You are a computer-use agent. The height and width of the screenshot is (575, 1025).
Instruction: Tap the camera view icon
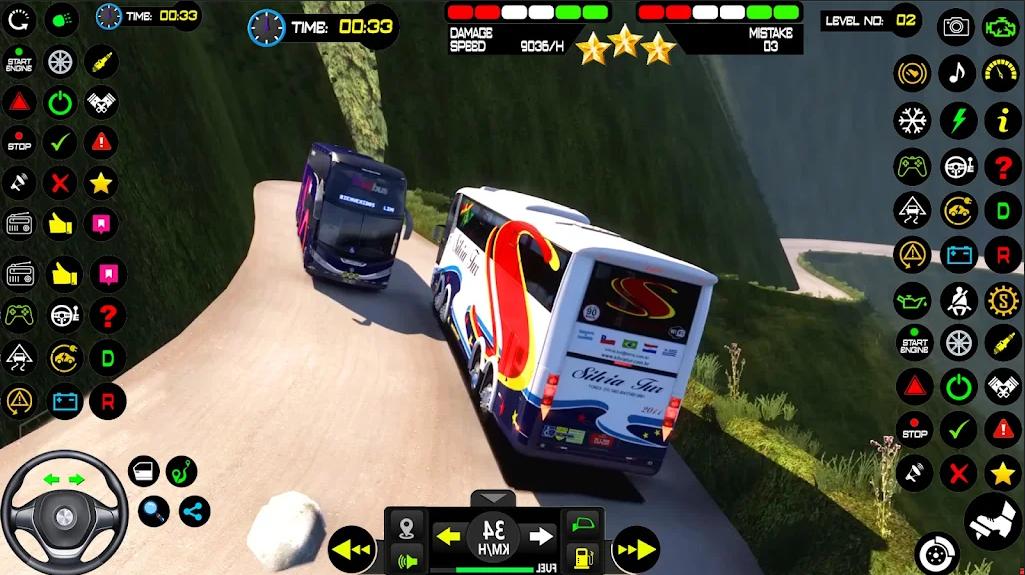tap(957, 26)
